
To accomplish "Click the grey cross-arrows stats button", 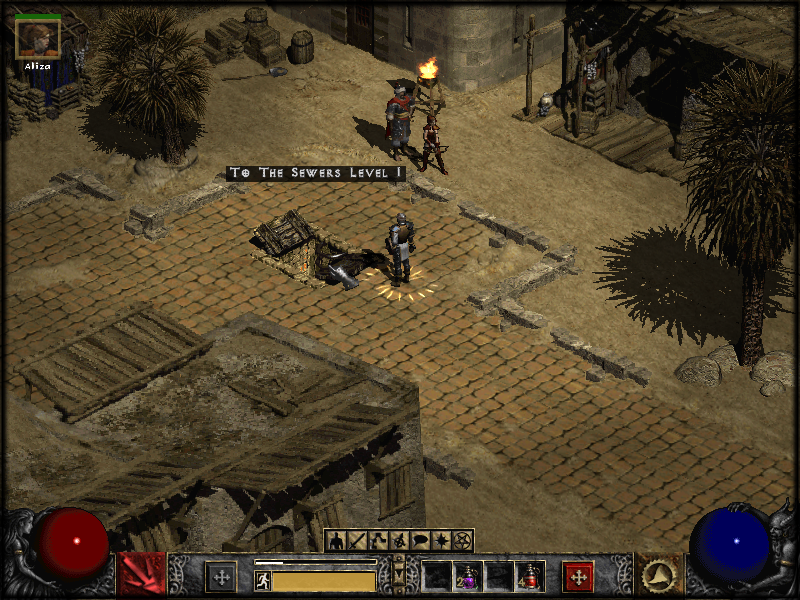I will 221,576.
